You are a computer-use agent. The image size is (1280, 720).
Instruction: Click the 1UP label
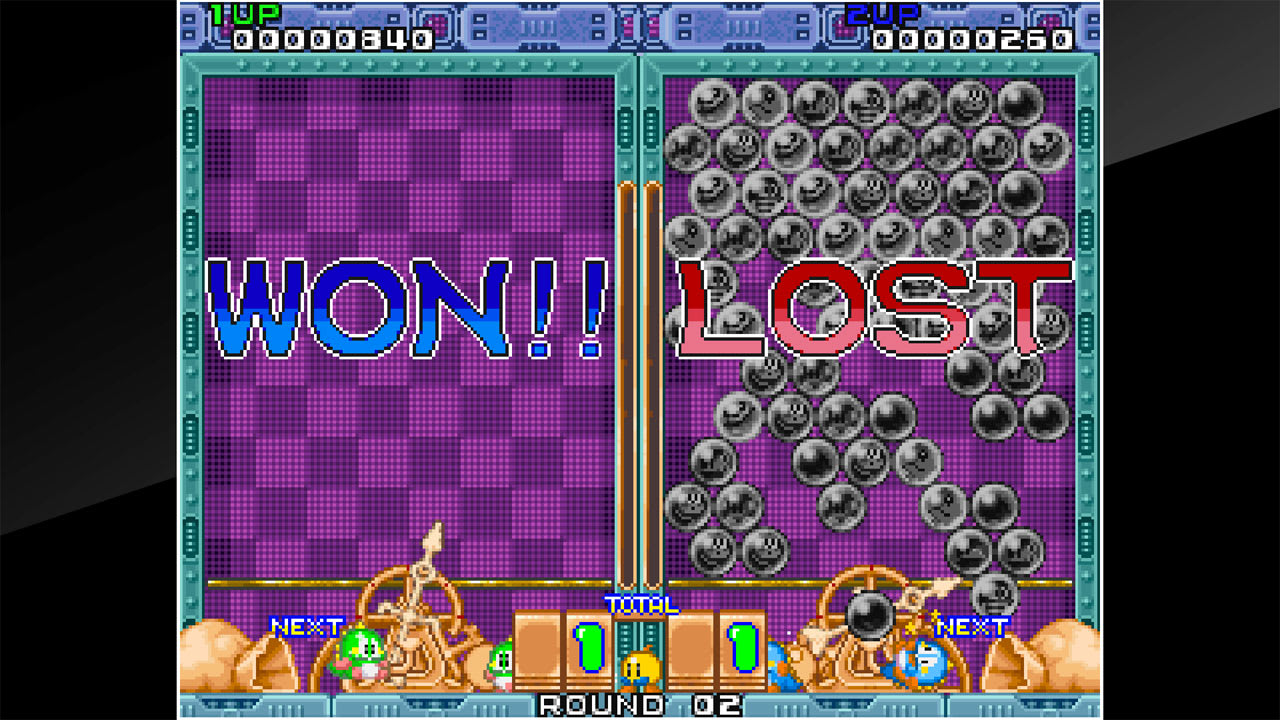(245, 14)
